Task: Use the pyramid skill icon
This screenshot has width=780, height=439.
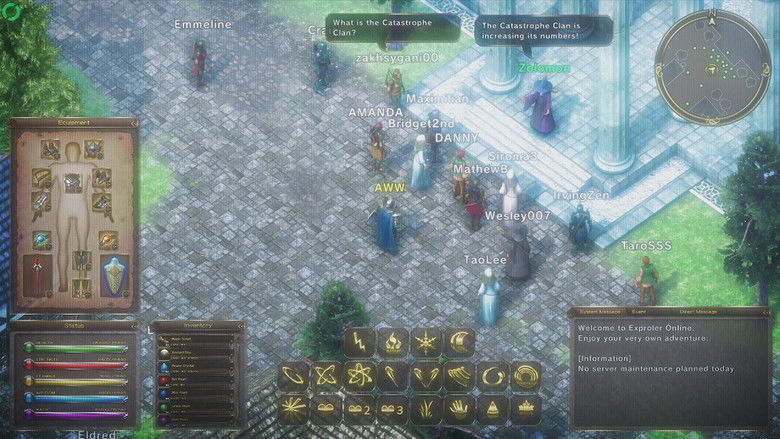Action: pyautogui.click(x=492, y=409)
